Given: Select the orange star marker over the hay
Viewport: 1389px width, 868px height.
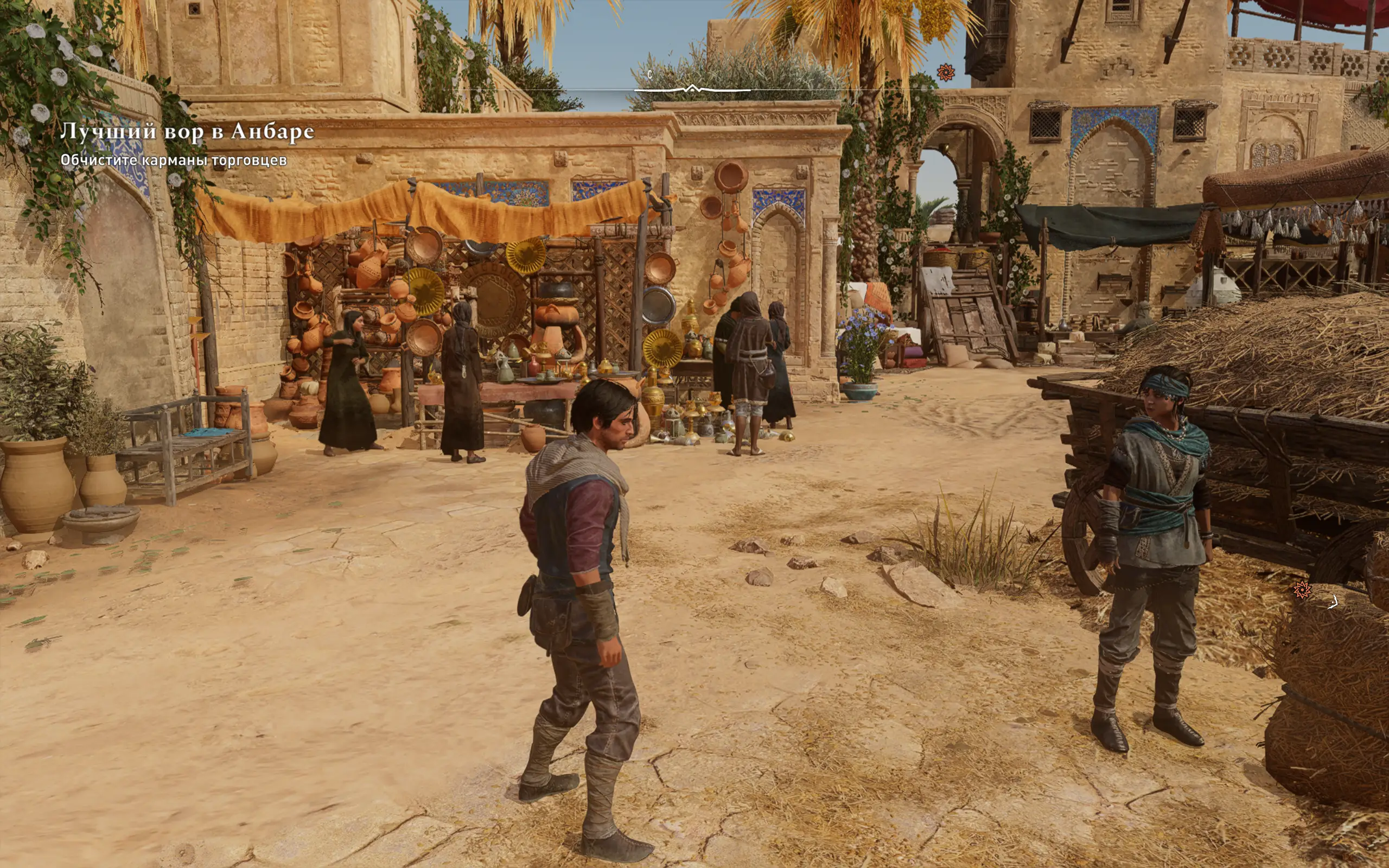Looking at the screenshot, I should click(1301, 590).
